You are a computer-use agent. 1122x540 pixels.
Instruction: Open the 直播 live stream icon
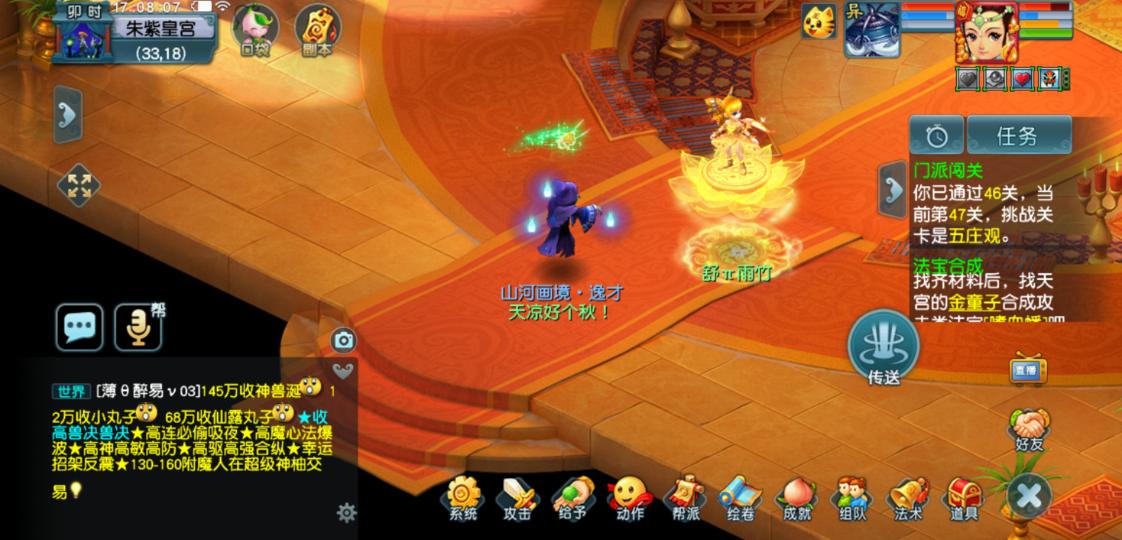click(x=1028, y=368)
